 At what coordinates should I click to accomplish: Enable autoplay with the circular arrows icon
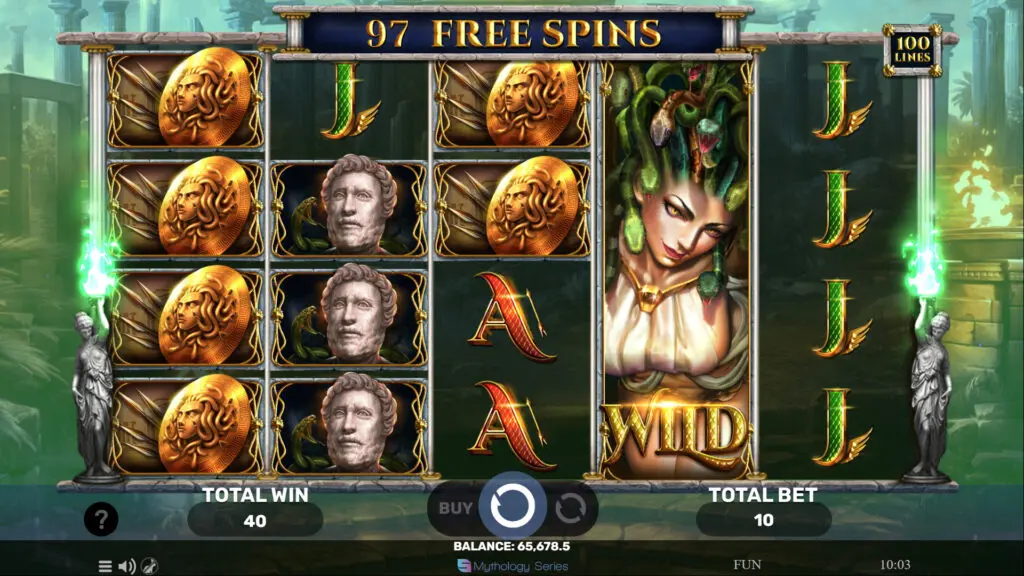[x=570, y=509]
